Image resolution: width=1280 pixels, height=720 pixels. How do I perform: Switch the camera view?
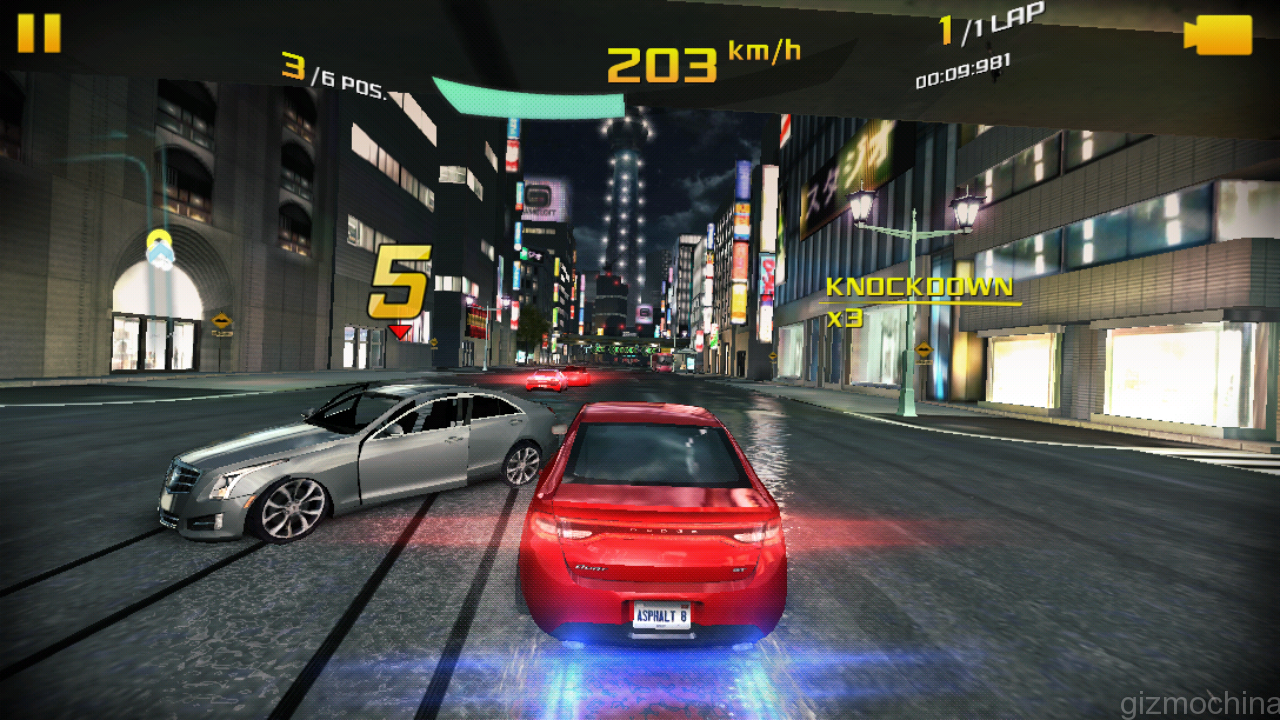click(1217, 36)
